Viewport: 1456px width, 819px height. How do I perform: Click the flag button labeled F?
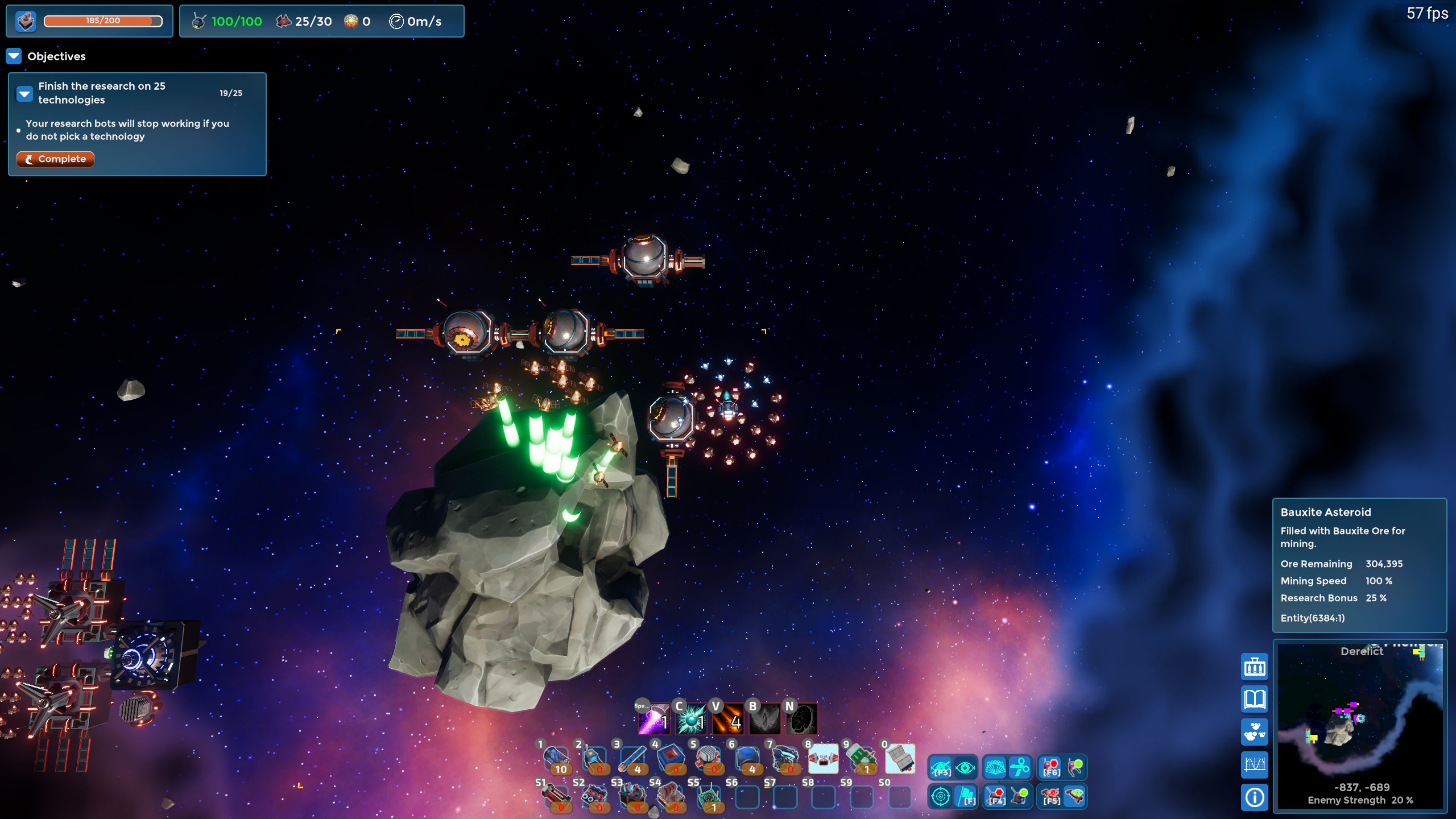pyautogui.click(x=966, y=796)
